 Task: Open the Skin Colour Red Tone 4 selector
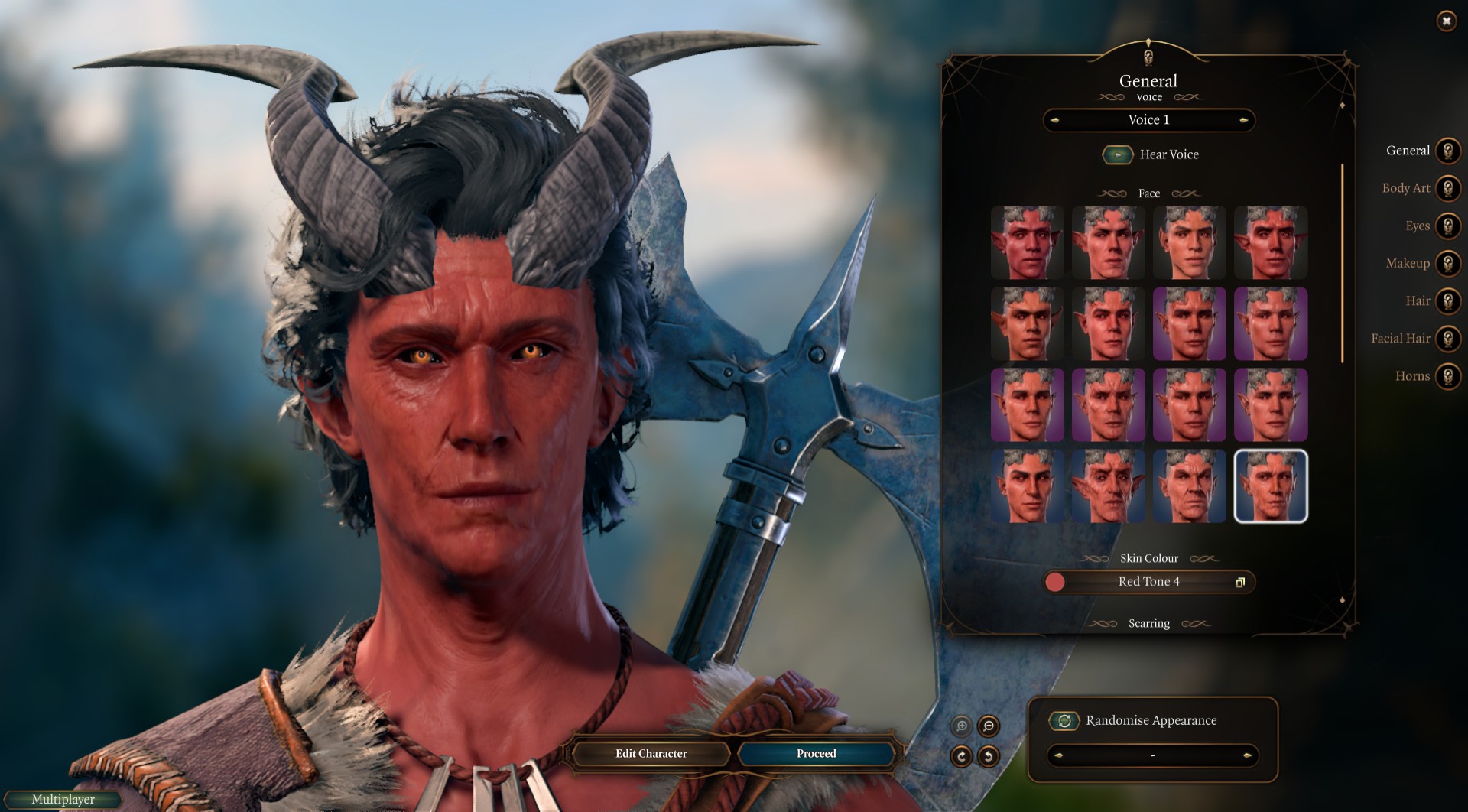coord(1148,582)
